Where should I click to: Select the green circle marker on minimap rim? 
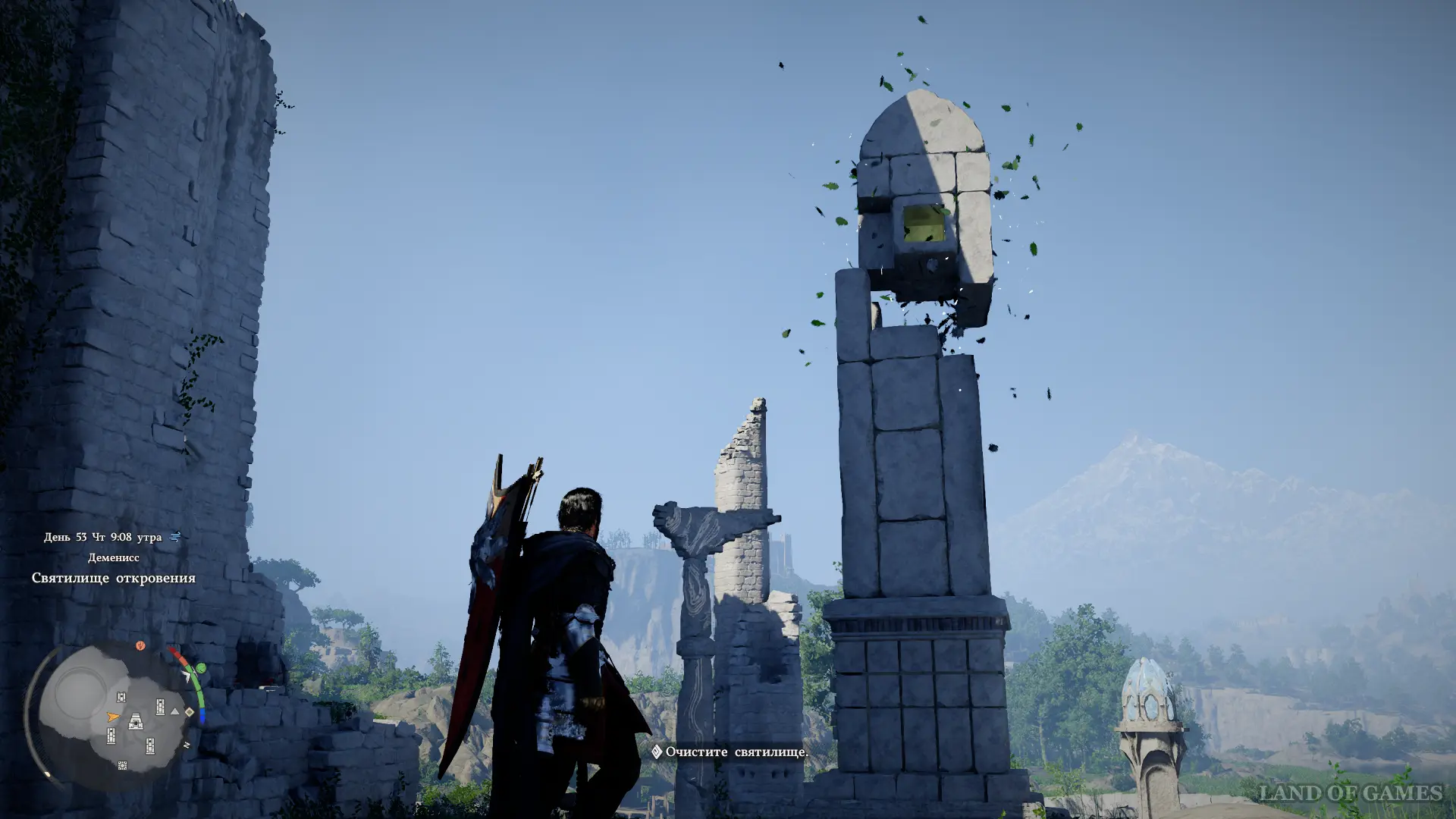(201, 668)
